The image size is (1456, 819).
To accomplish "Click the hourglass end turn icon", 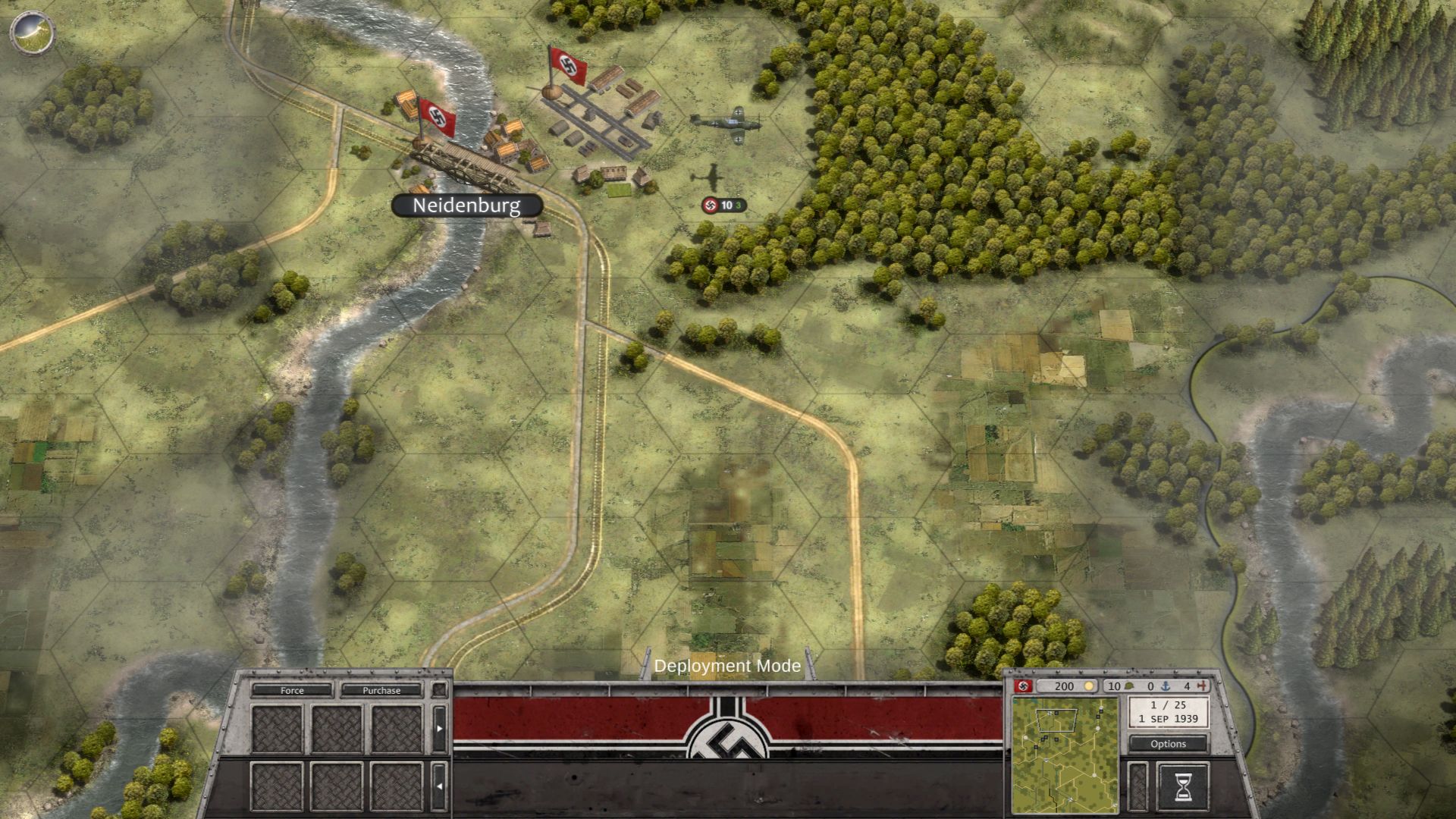I will pyautogui.click(x=1184, y=789).
